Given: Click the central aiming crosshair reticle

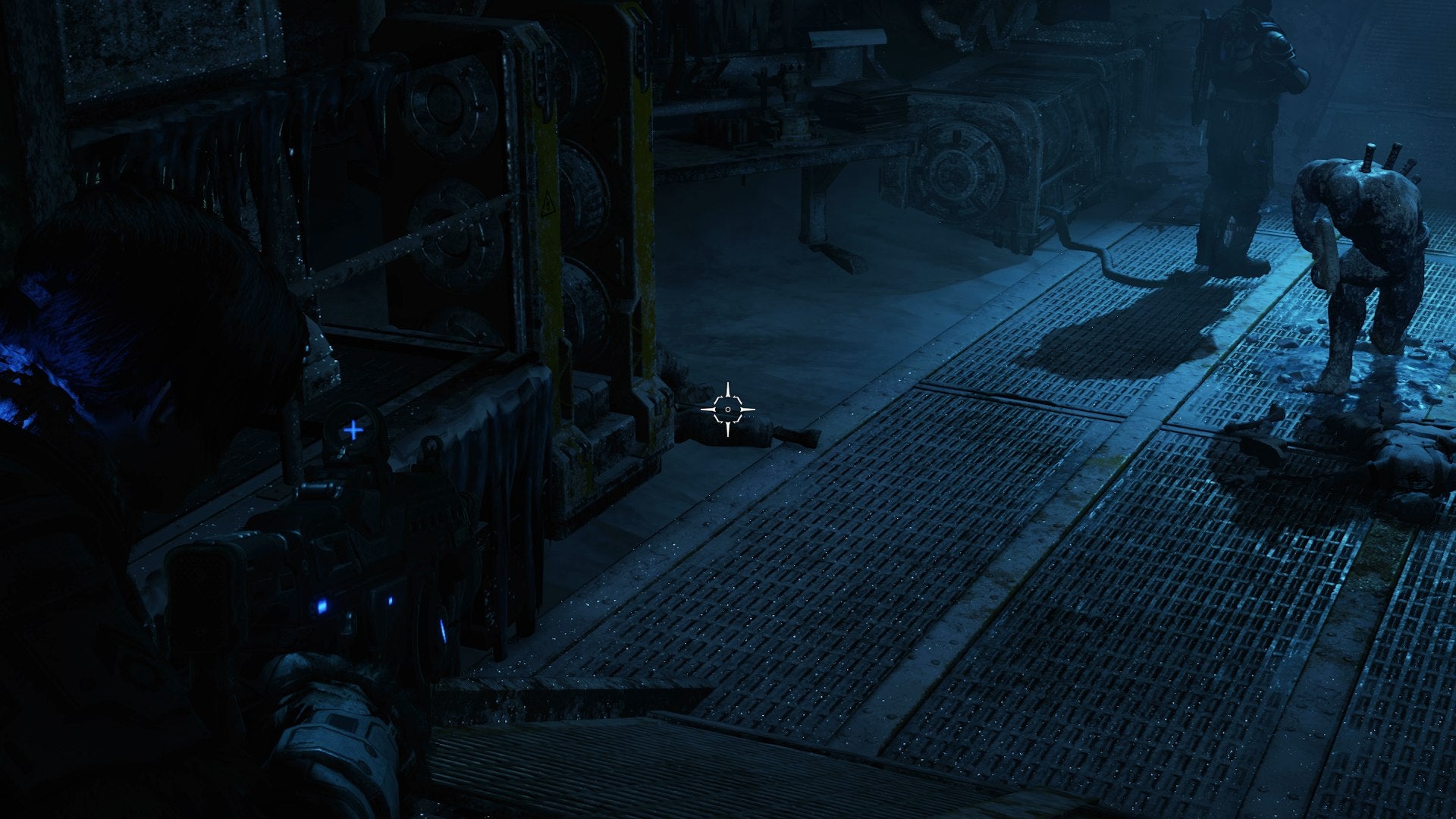Looking at the screenshot, I should 728,409.
